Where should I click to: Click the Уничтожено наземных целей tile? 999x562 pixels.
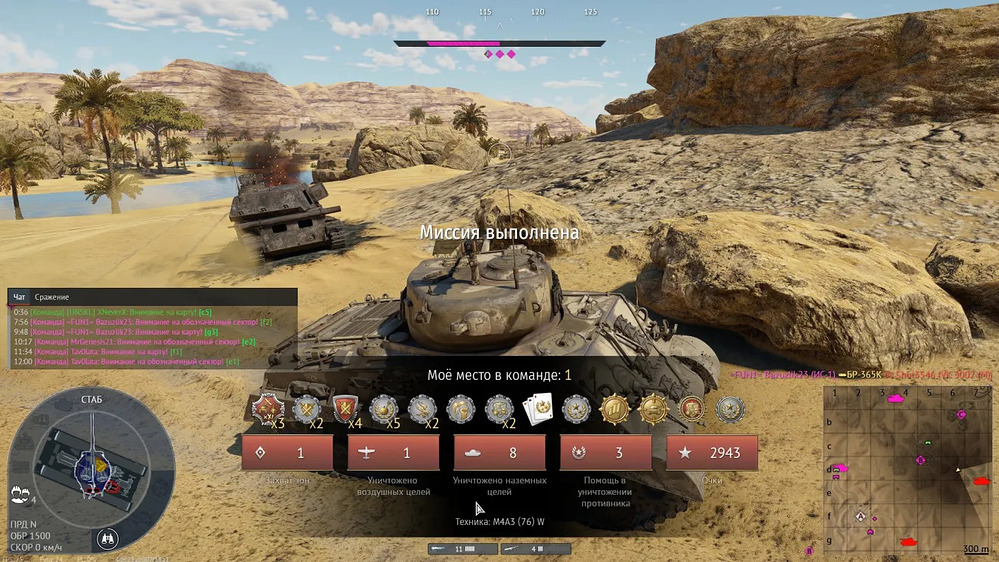499,453
